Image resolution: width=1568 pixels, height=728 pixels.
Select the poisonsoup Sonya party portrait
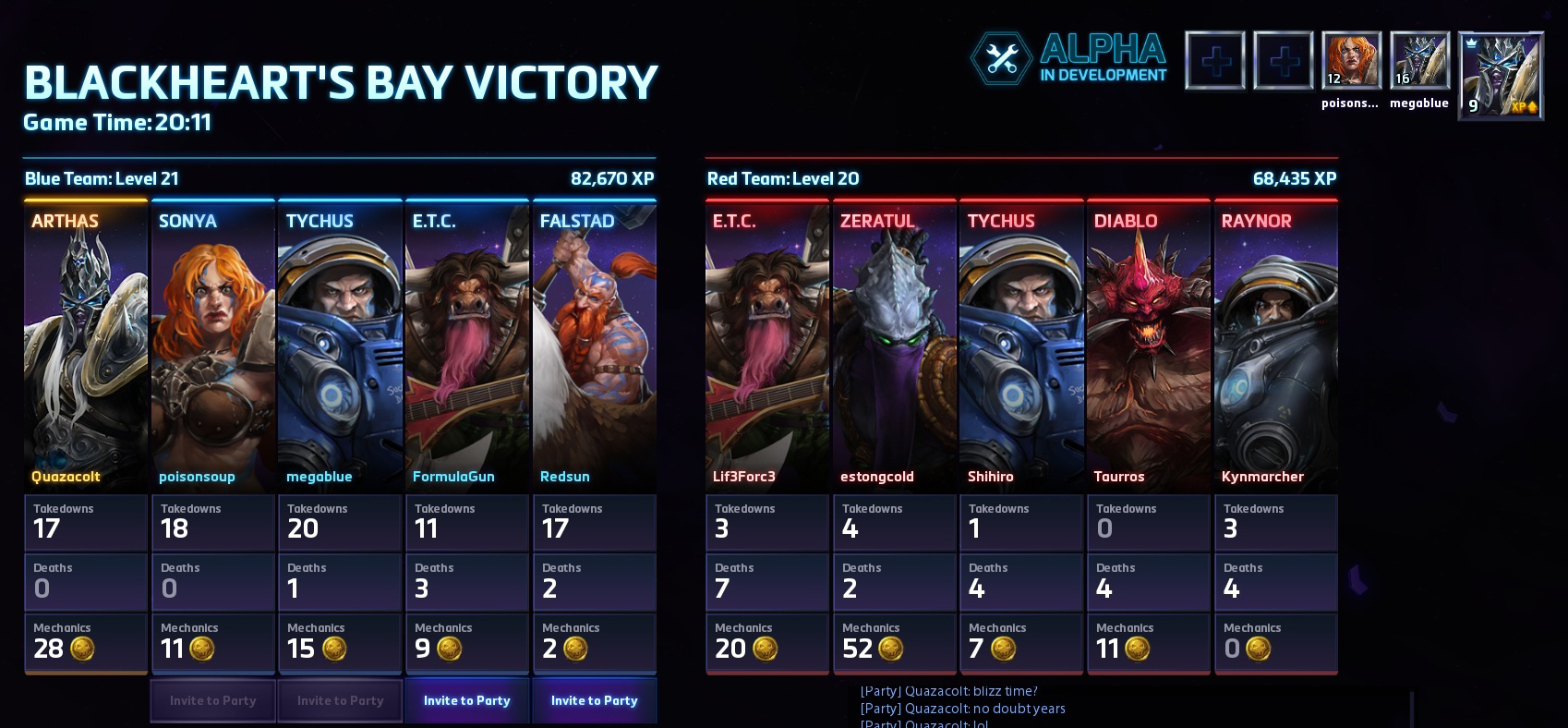coord(1351,61)
